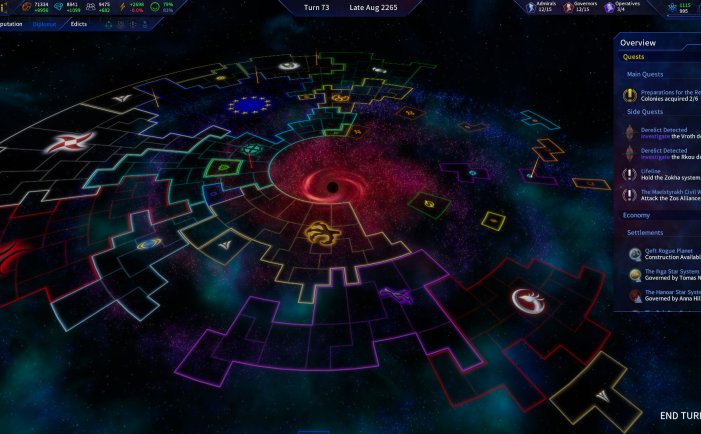Viewport: 701px width, 434px height.
Task: Open the Admirals roster
Action: pos(542,7)
